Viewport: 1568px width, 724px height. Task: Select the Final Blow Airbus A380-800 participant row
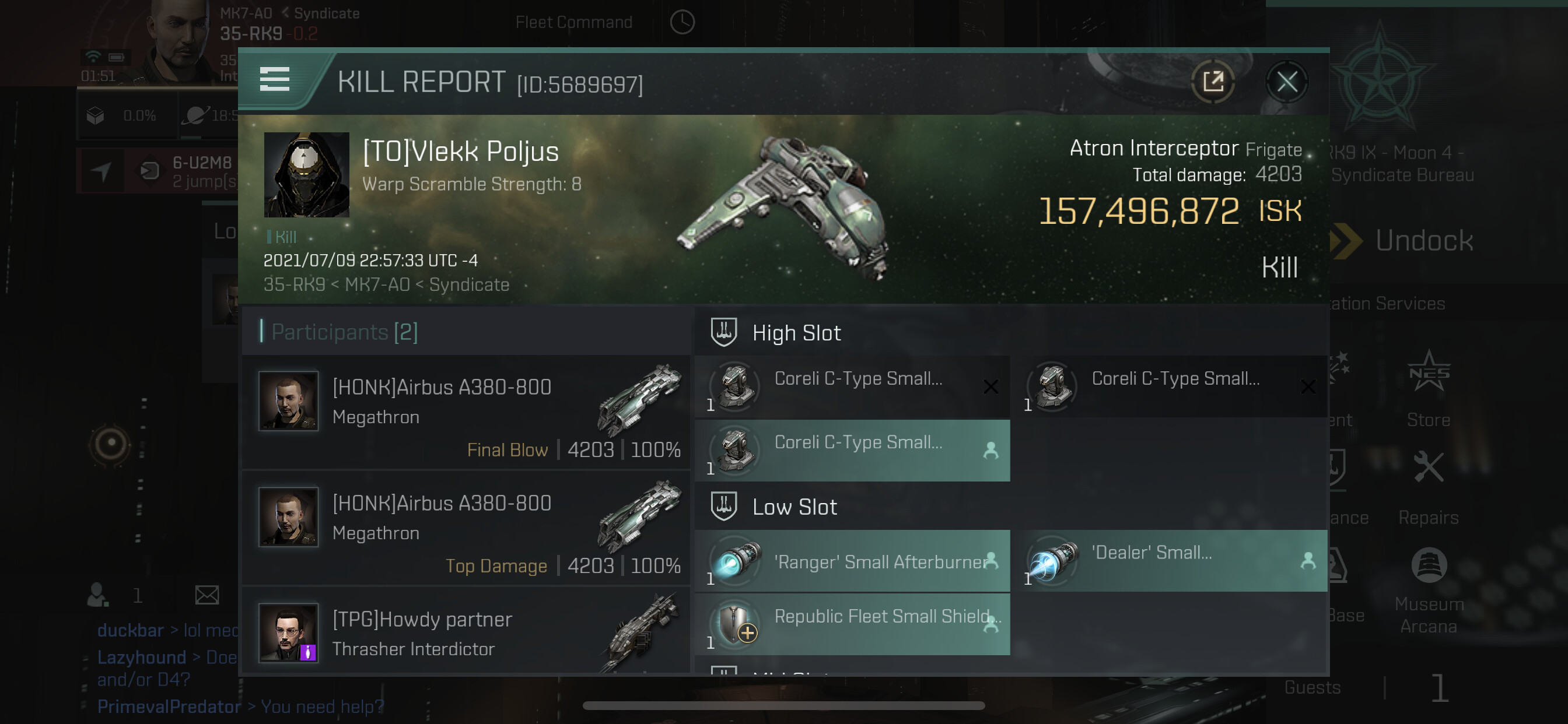coord(467,412)
